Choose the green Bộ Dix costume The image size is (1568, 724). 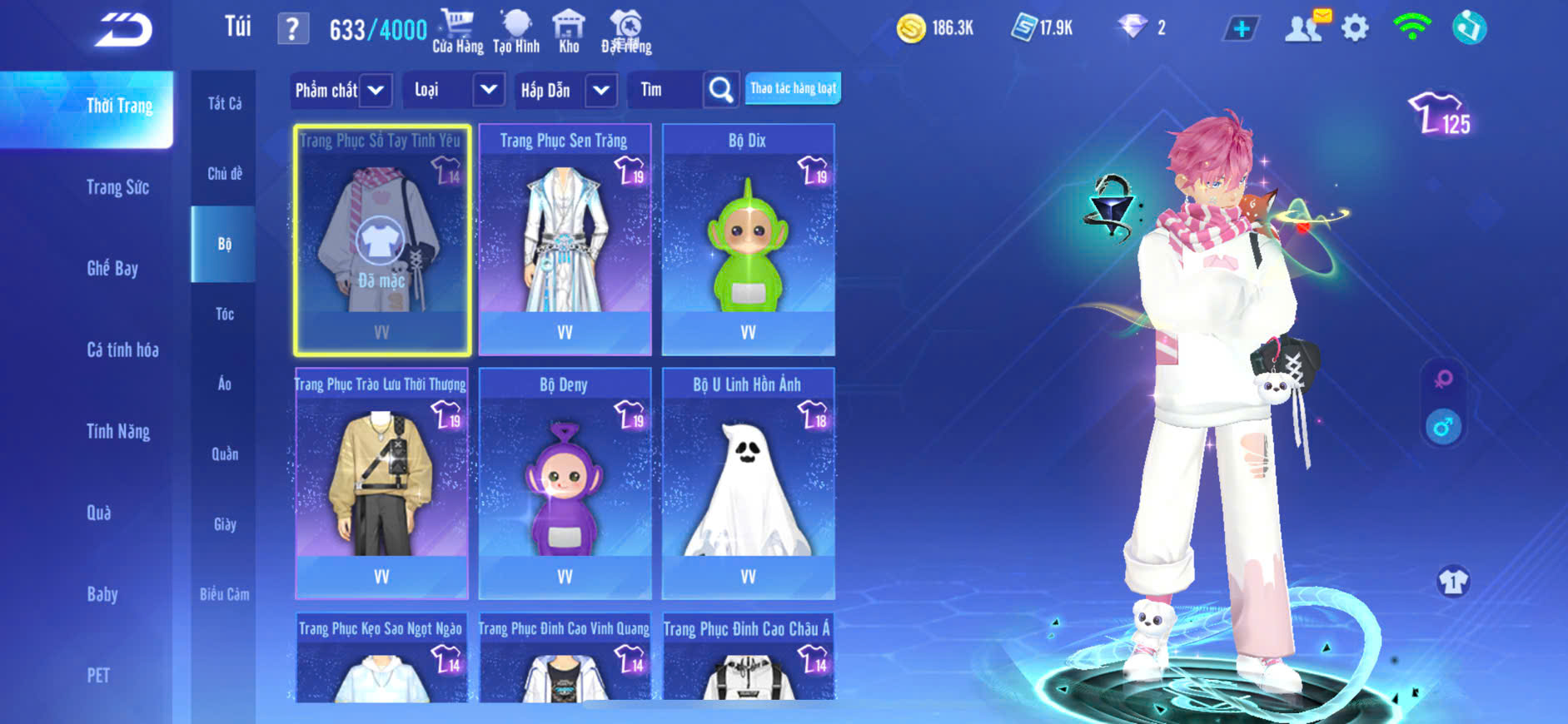748,241
